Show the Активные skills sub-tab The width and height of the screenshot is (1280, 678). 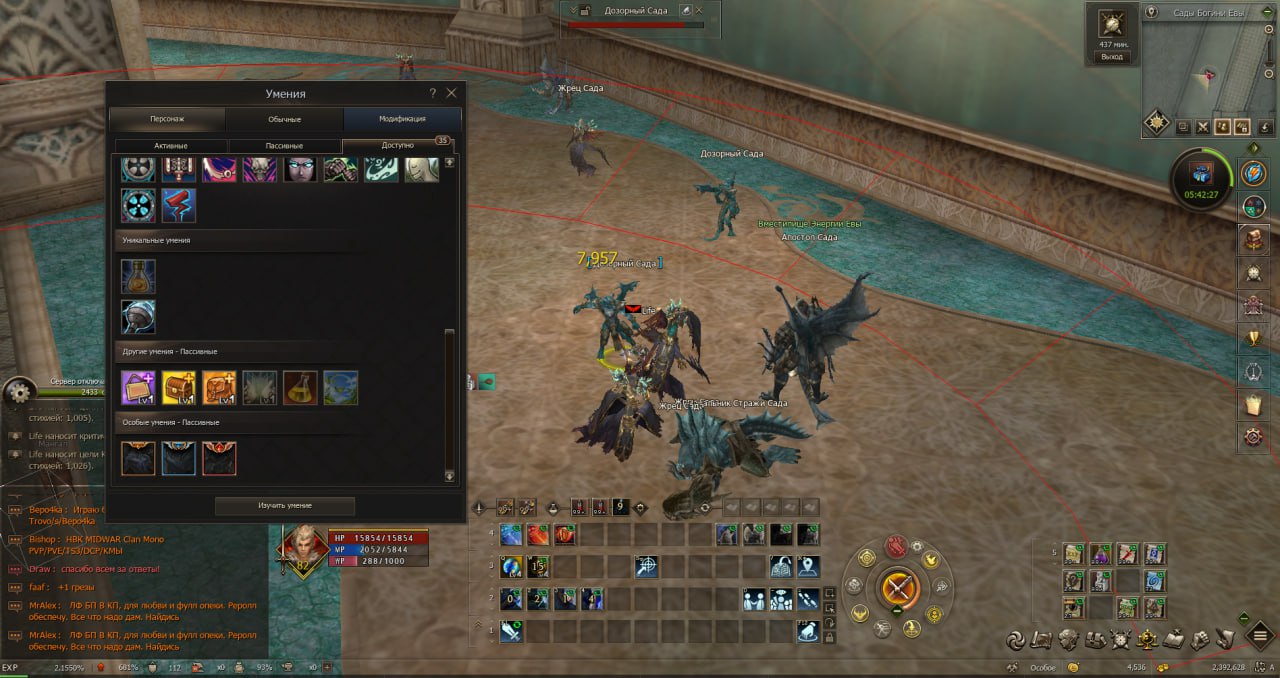click(x=171, y=145)
